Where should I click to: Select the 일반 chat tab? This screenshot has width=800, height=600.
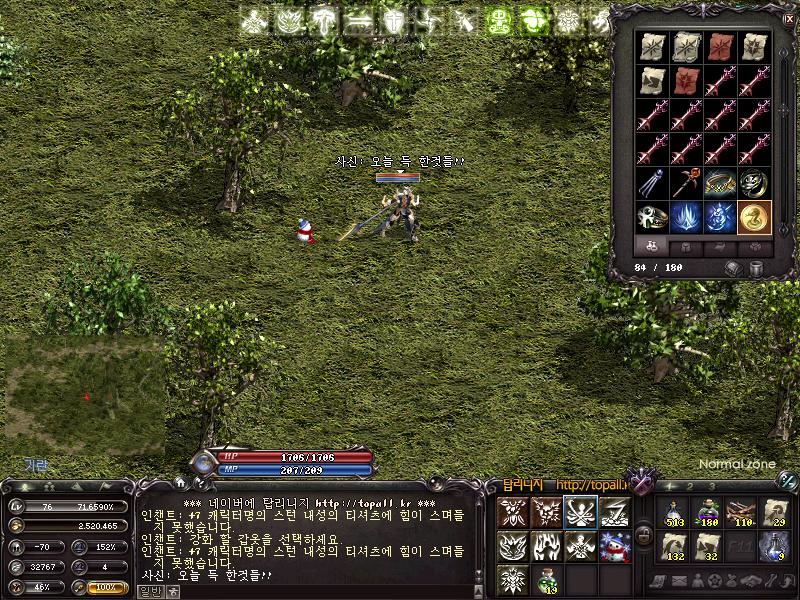pos(149,592)
